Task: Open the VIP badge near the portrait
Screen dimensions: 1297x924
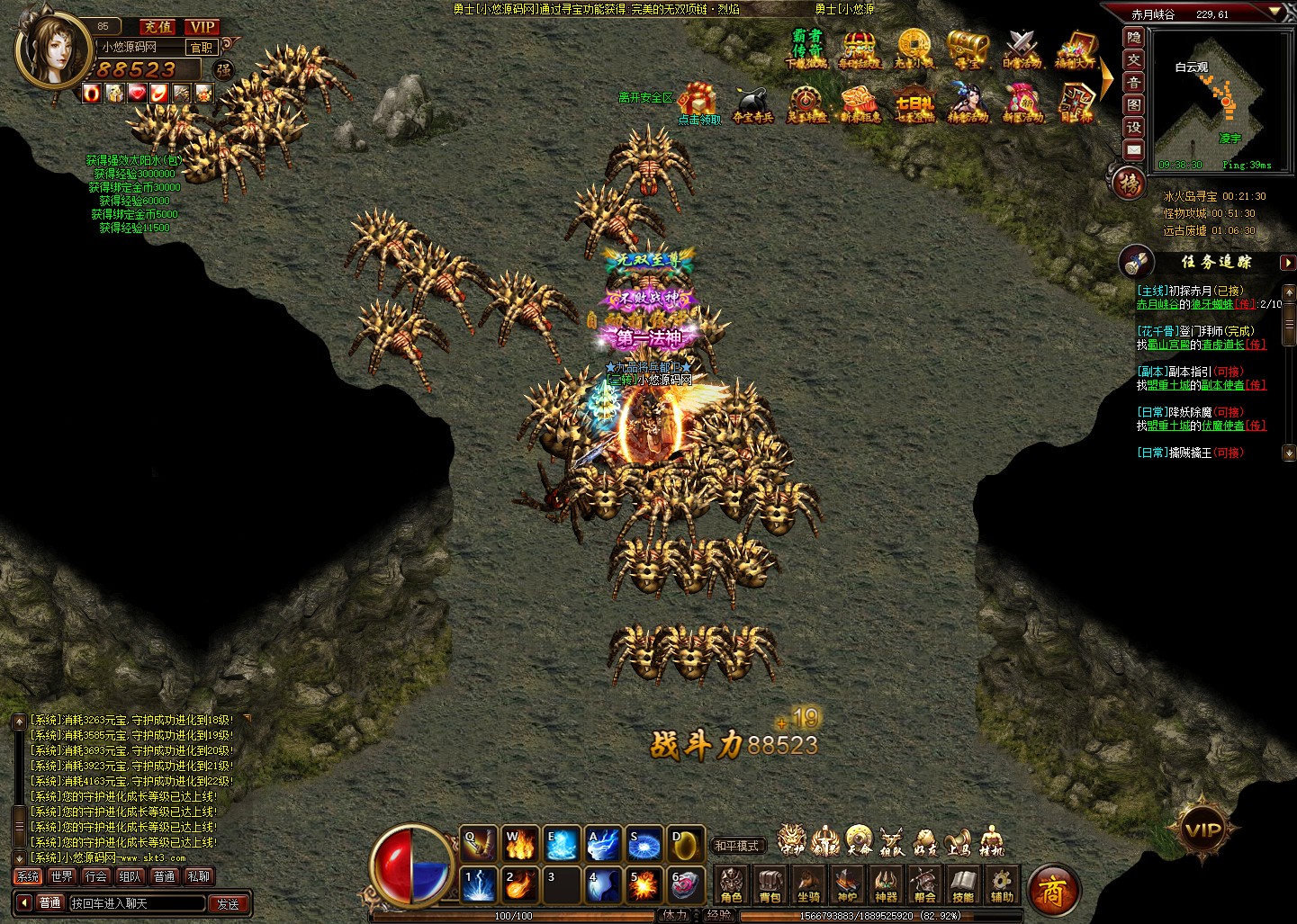Action: [203, 27]
